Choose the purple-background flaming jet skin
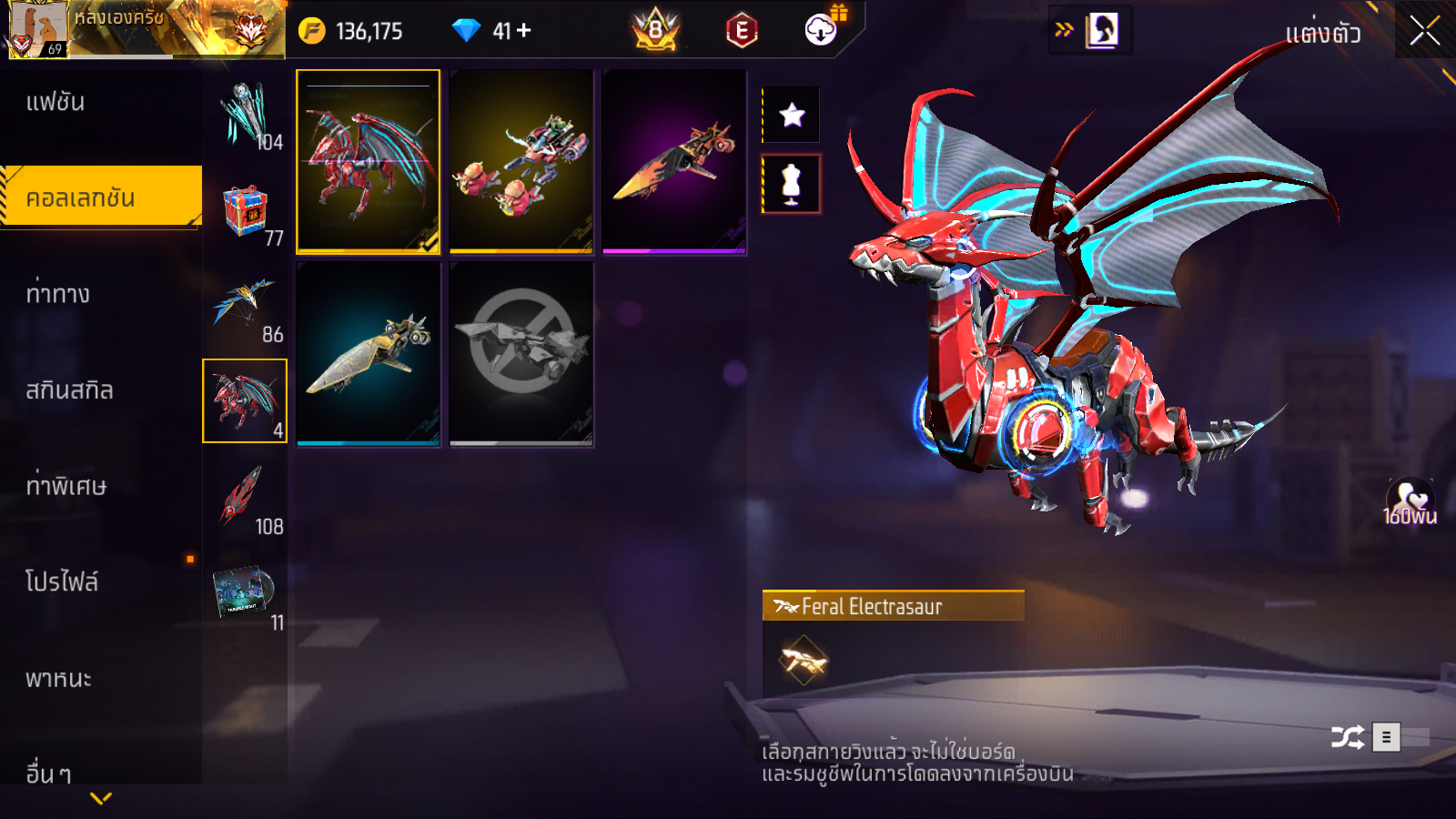This screenshot has width=1456, height=819. click(674, 161)
